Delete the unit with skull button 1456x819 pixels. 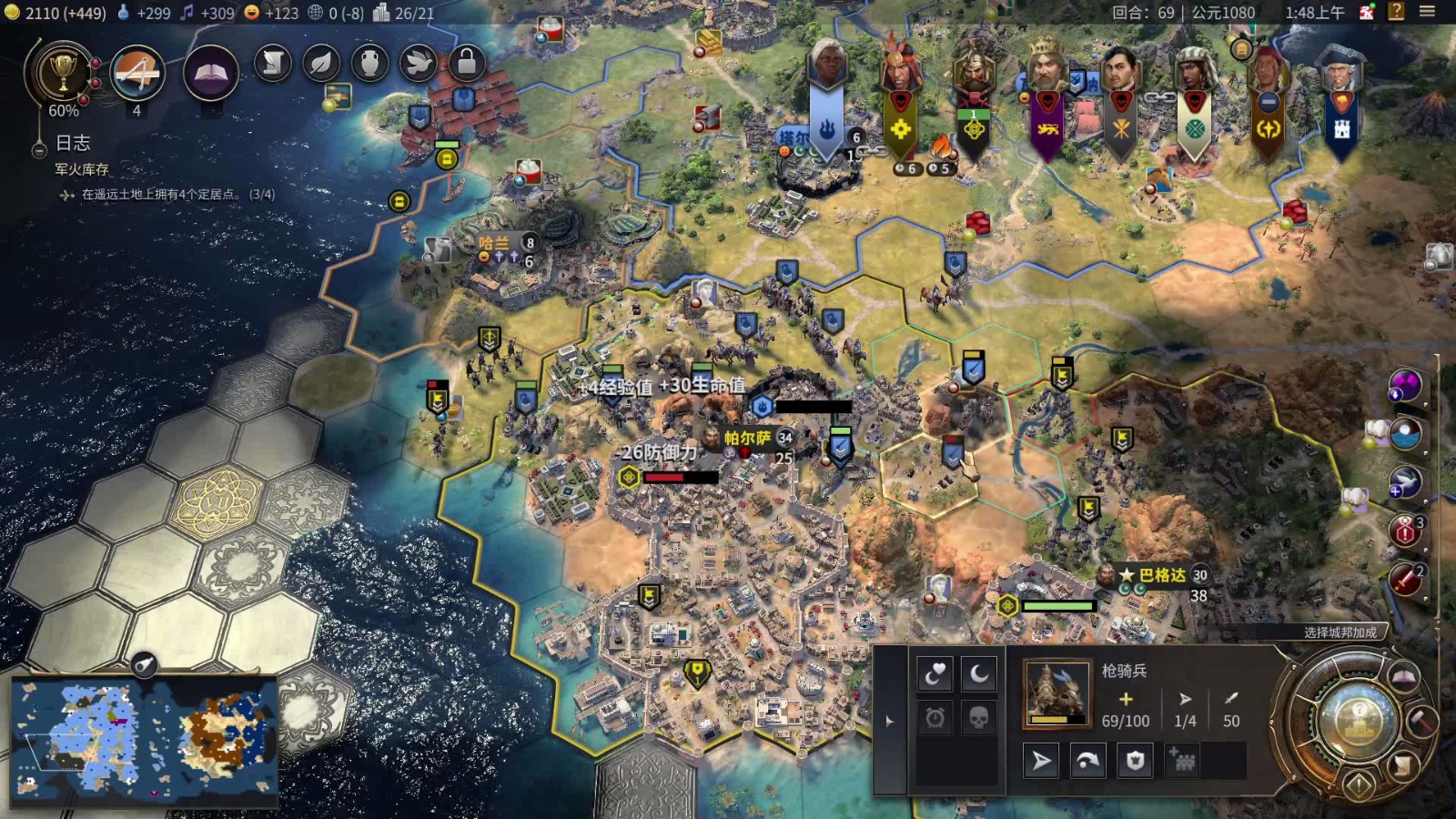pyautogui.click(x=978, y=718)
